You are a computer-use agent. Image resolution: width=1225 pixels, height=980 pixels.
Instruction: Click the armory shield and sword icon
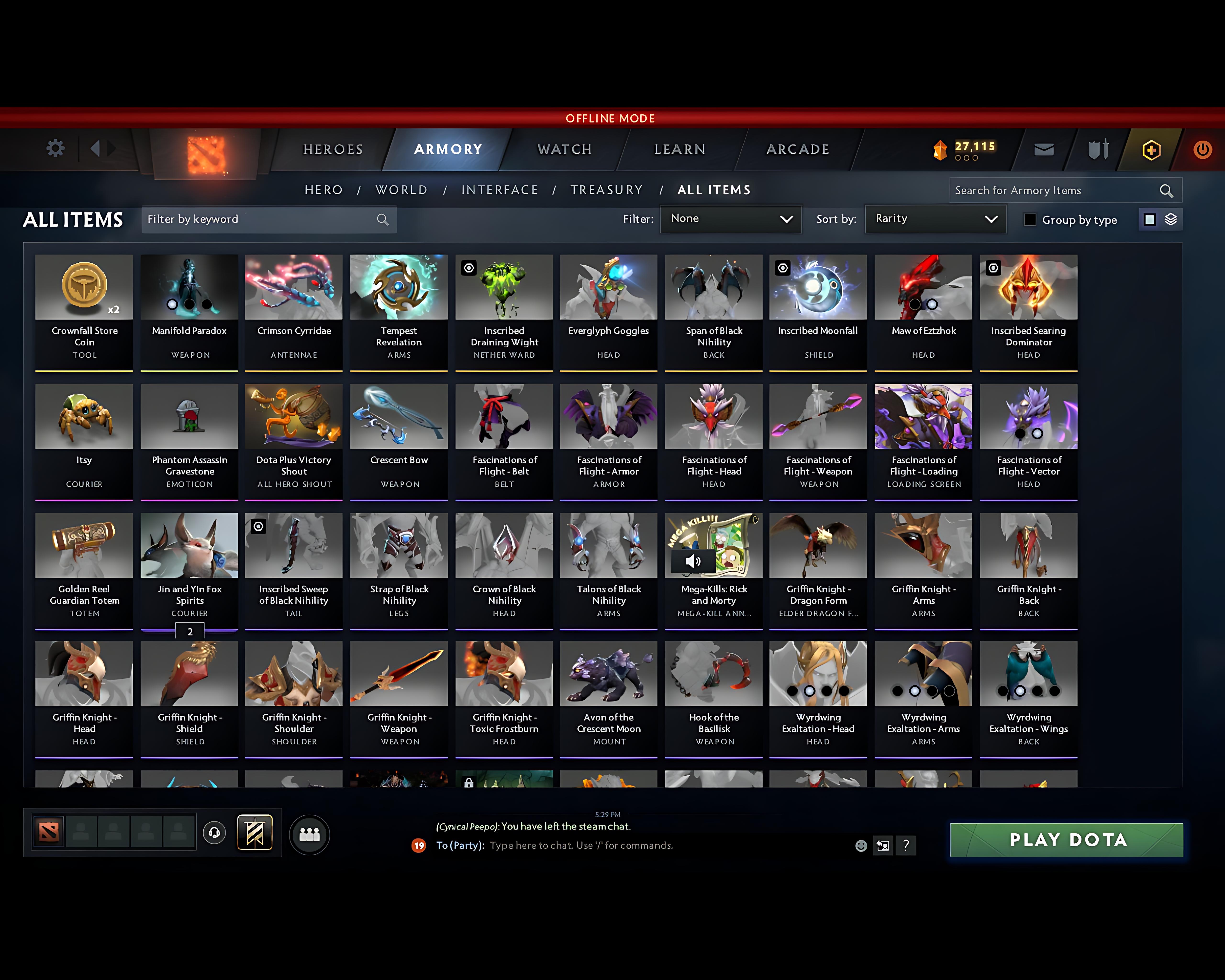[x=1097, y=149]
